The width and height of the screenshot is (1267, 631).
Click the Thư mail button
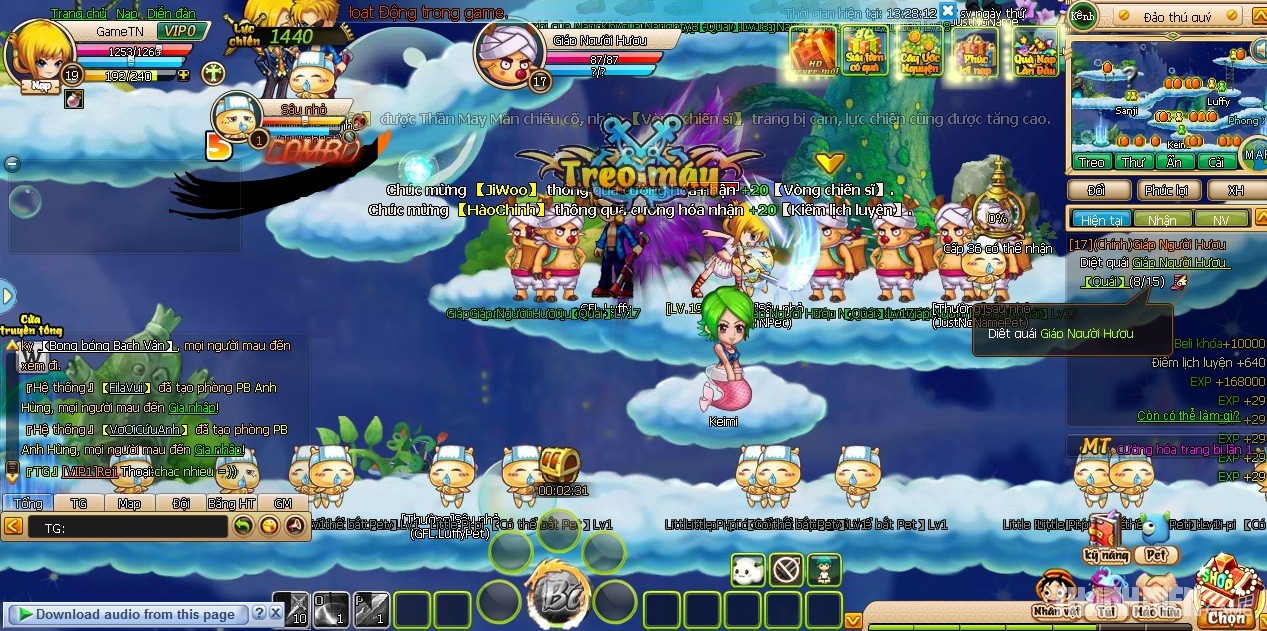(x=1133, y=162)
